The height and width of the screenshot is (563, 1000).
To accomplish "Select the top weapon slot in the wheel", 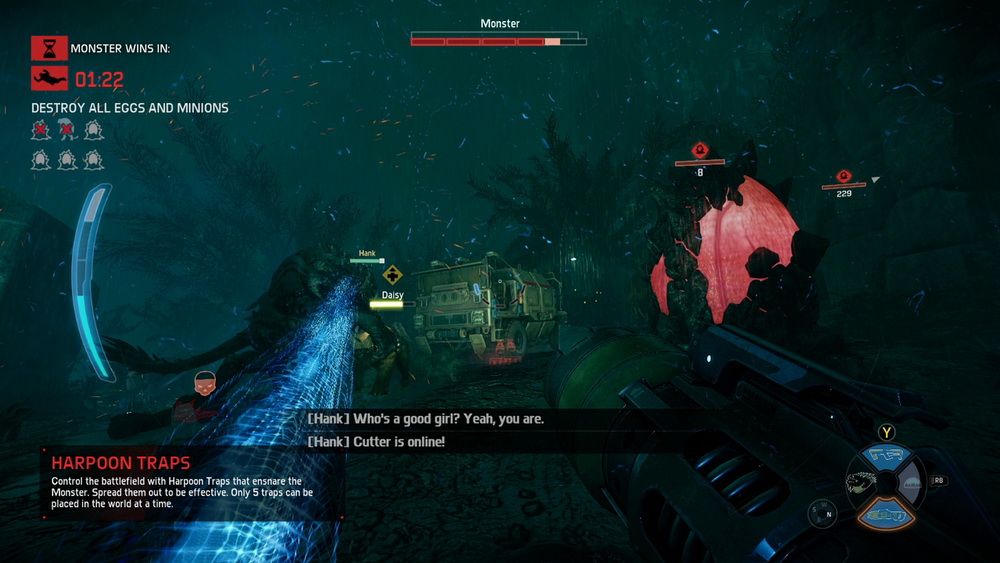I will 885,456.
